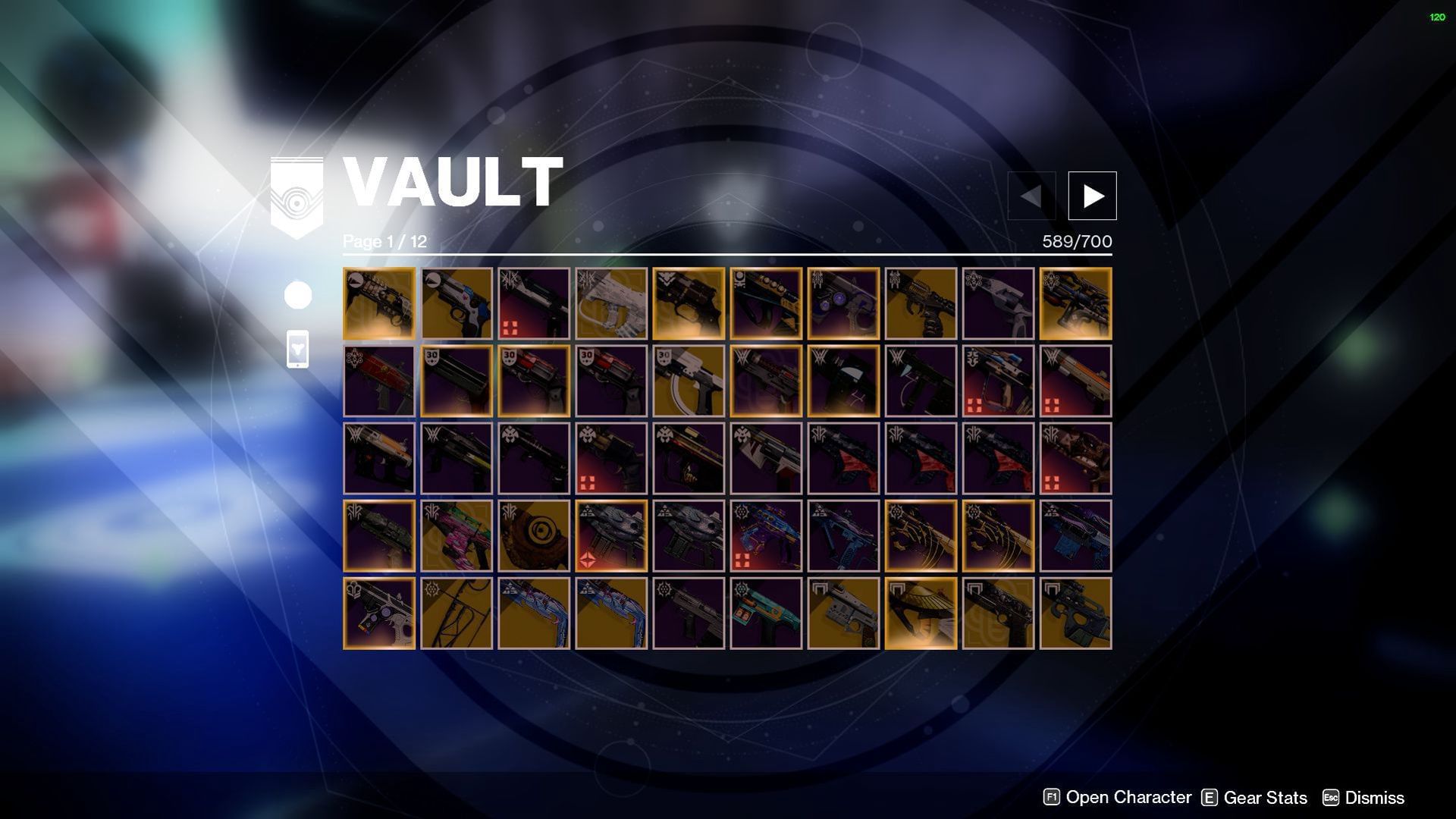
Task: Click the Page 1 / 12 indicator
Action: coord(384,242)
